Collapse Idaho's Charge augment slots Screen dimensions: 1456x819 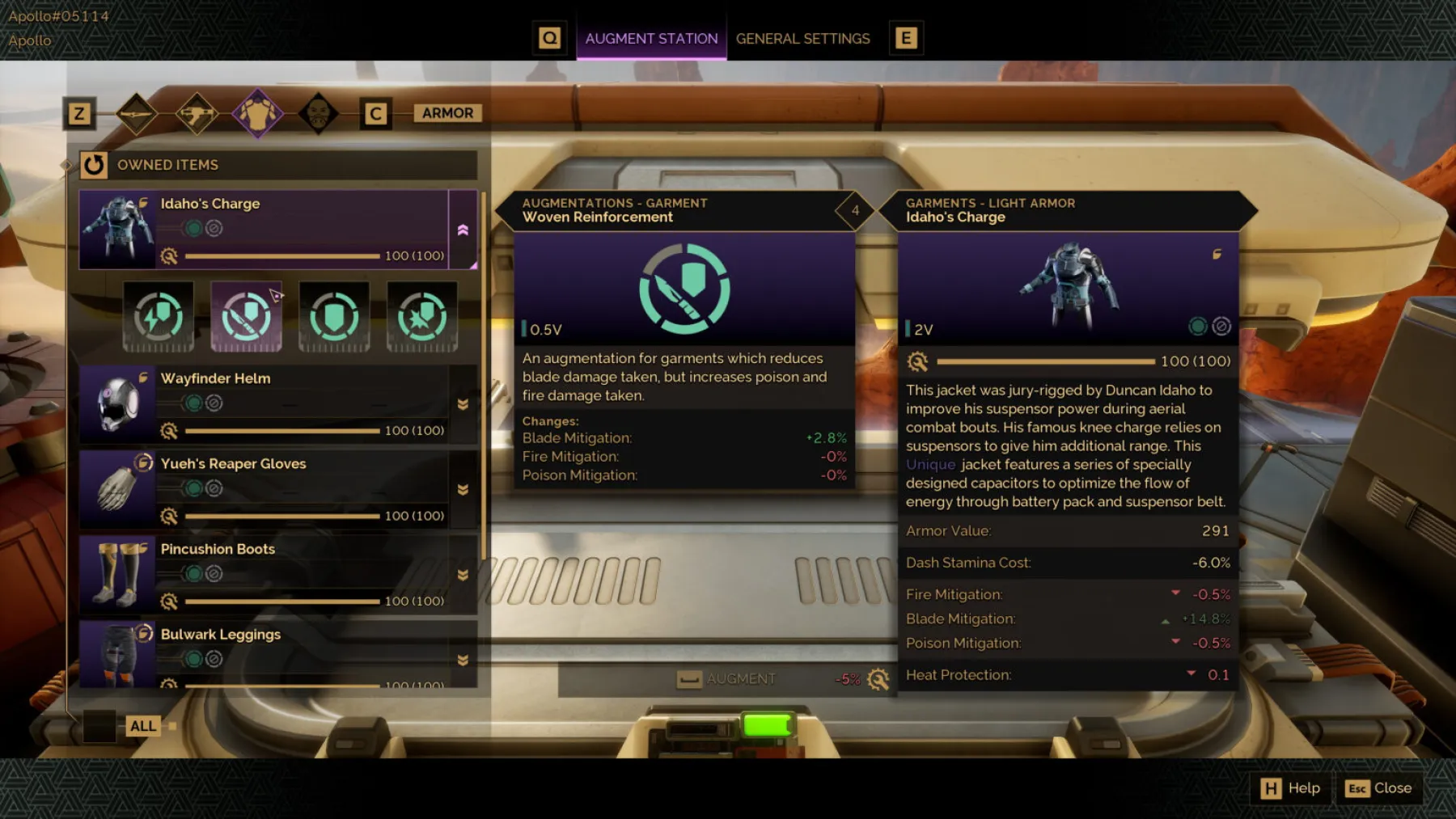(x=463, y=229)
